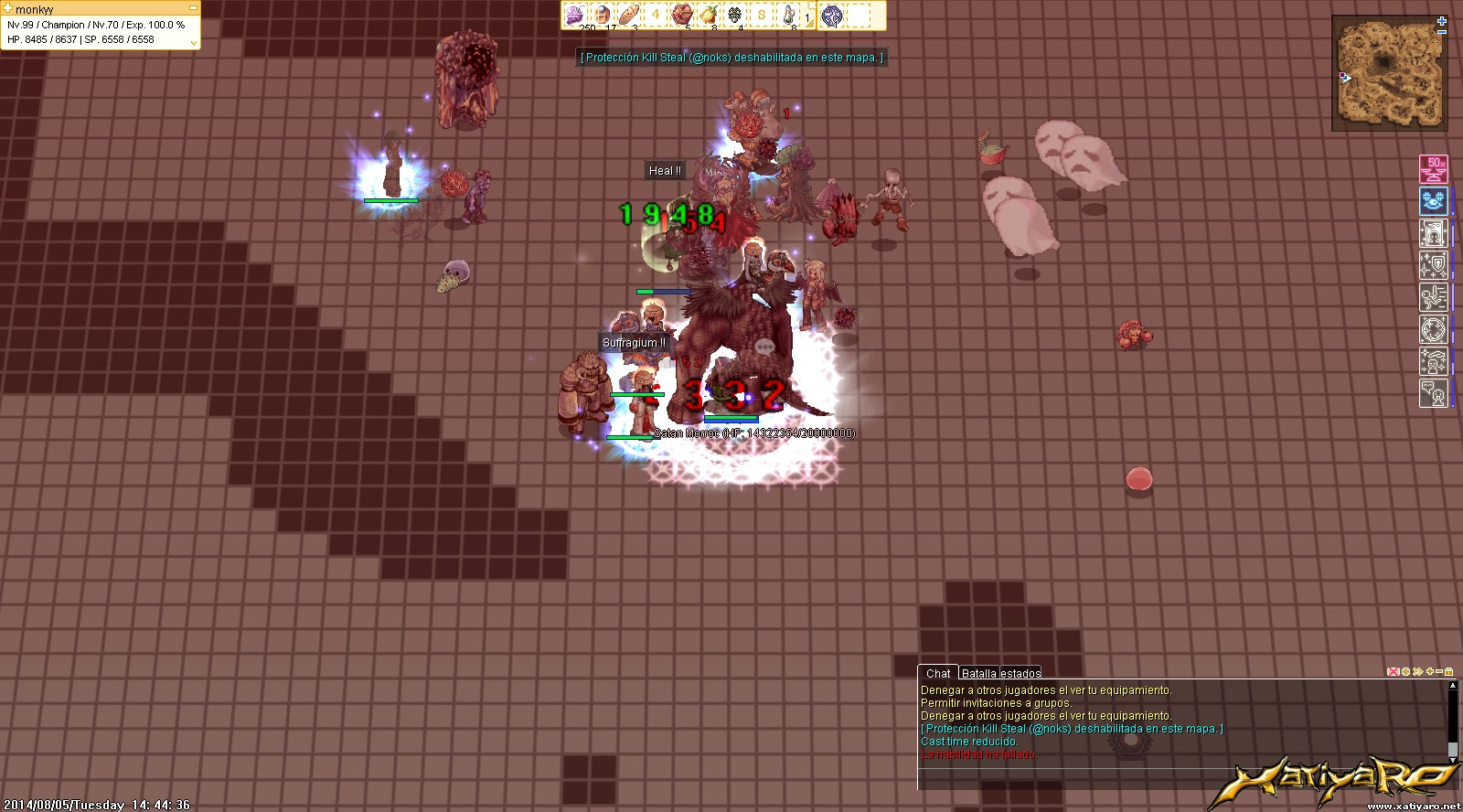Activate the green potion bottle slot

point(787,15)
